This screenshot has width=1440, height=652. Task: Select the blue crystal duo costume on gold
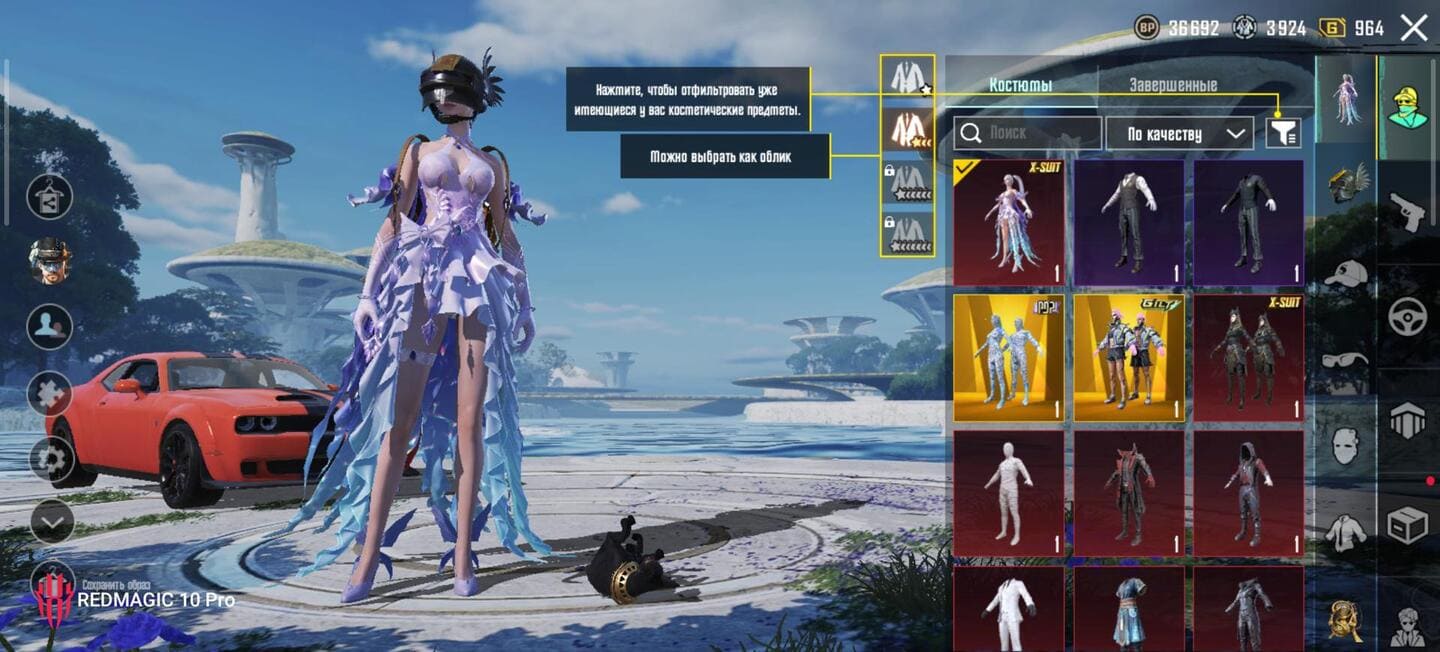(x=1008, y=357)
